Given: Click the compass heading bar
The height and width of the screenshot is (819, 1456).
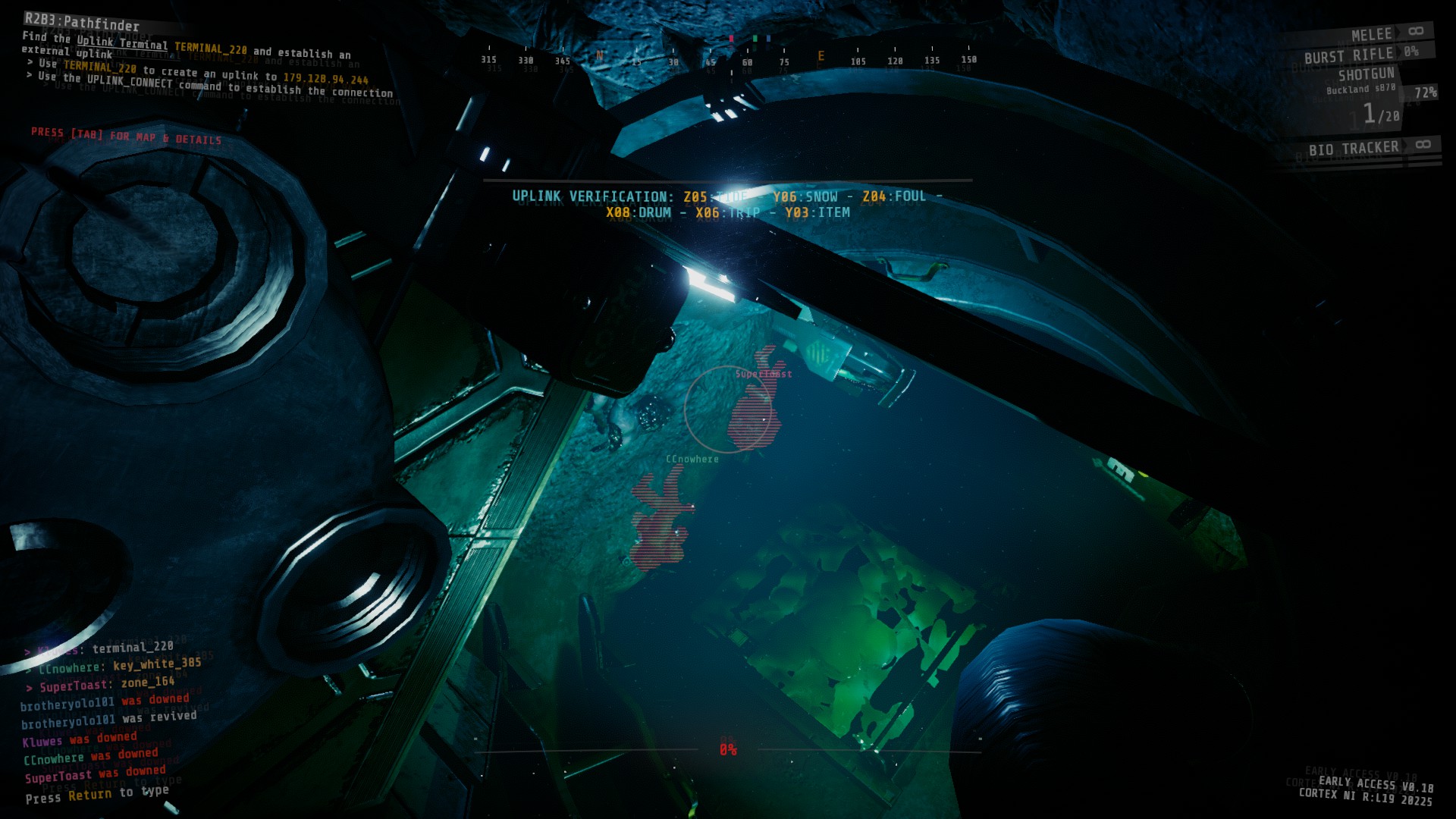Looking at the screenshot, I should 728,61.
